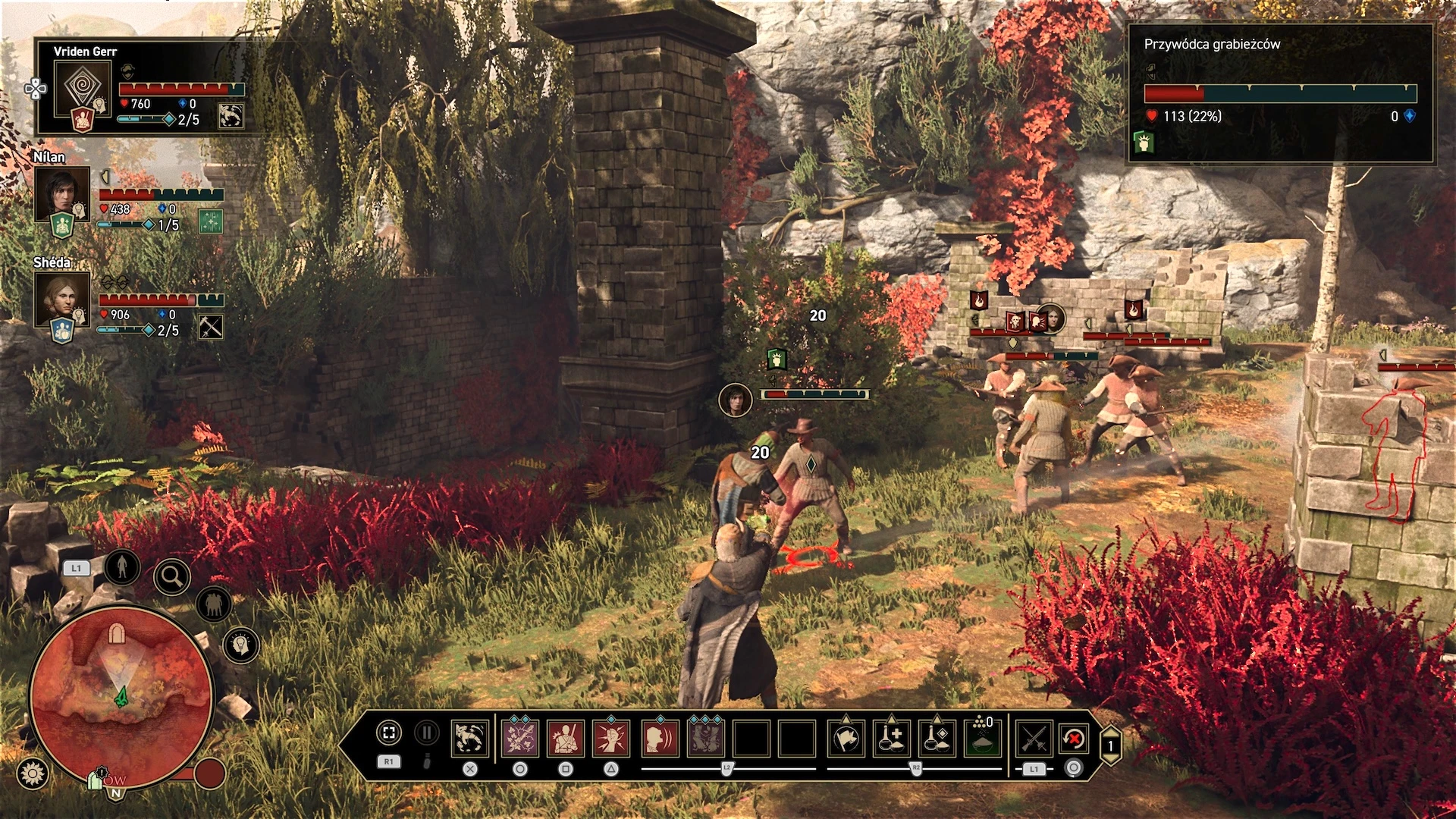Select Vriden Gerr's spiral portrait
Image resolution: width=1456 pixels, height=819 pixels.
pos(83,86)
